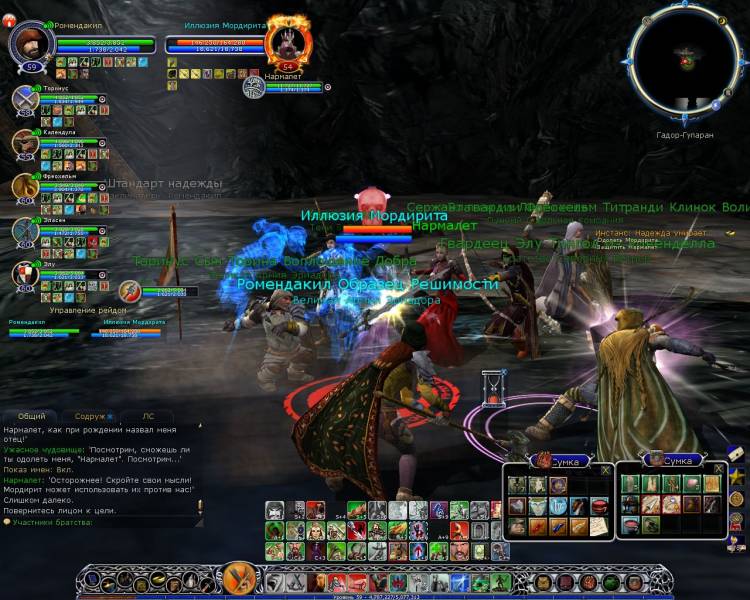This screenshot has height=600, width=750.
Task: Click the round minimap
Action: pos(685,63)
